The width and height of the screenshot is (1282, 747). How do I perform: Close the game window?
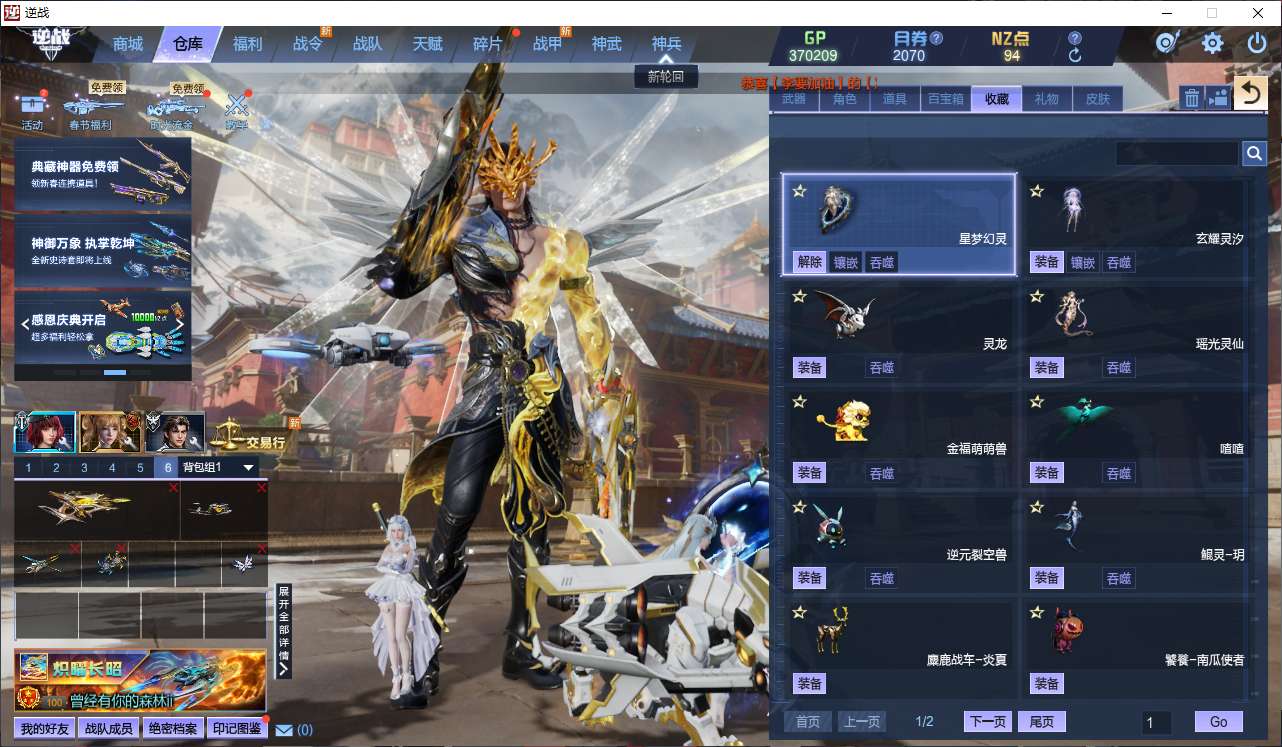(x=1257, y=13)
